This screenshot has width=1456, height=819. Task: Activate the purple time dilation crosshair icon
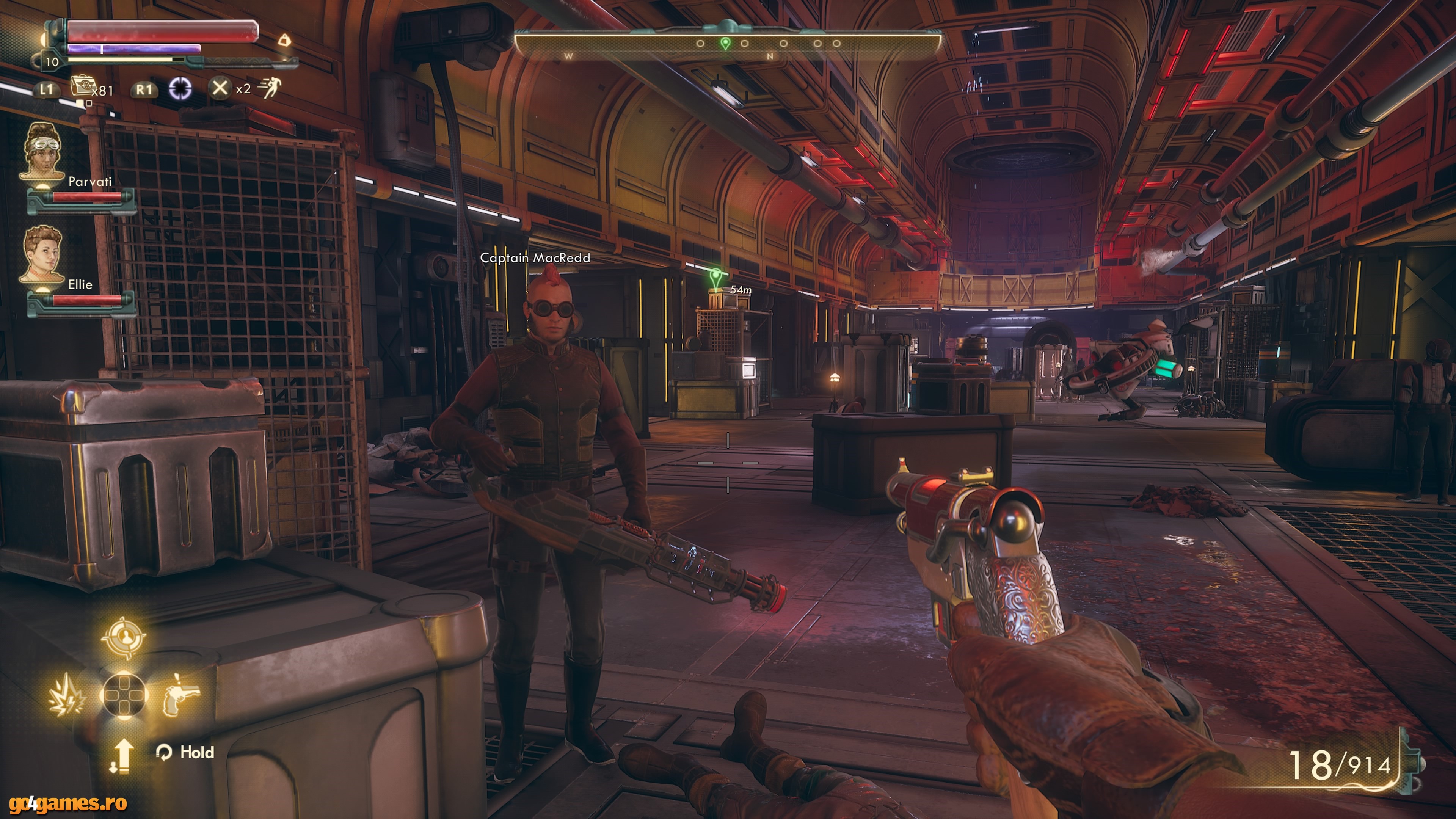coord(180,88)
